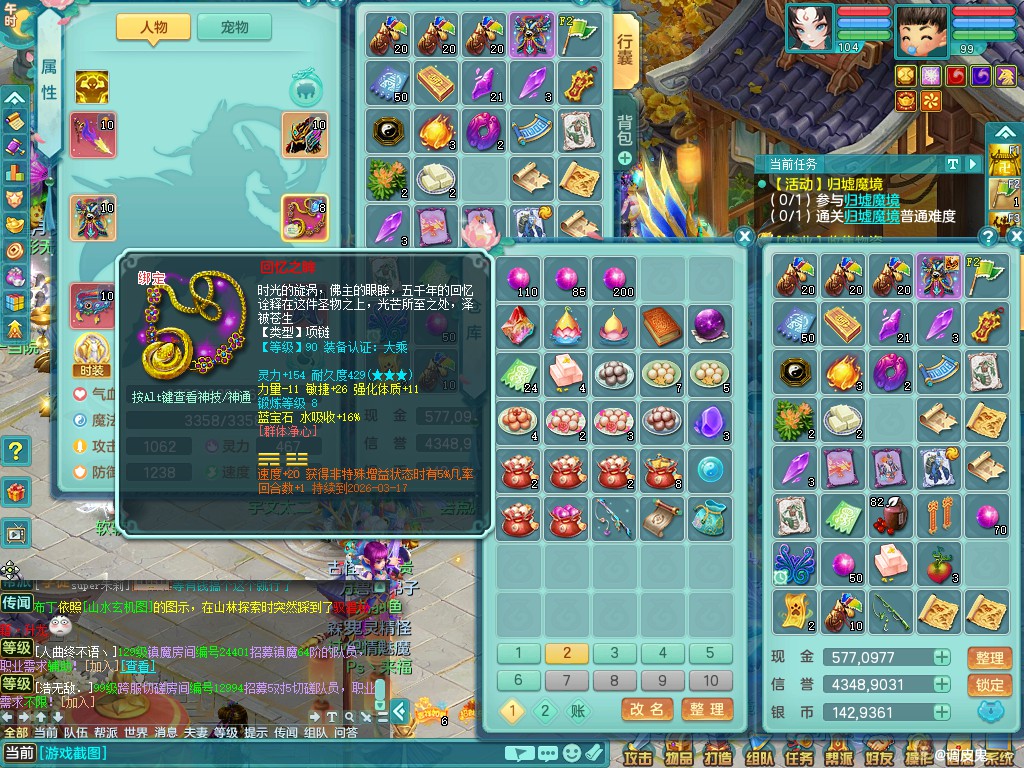The image size is (1024, 768).
Task: Click the 锁定 lock button
Action: coord(989,685)
